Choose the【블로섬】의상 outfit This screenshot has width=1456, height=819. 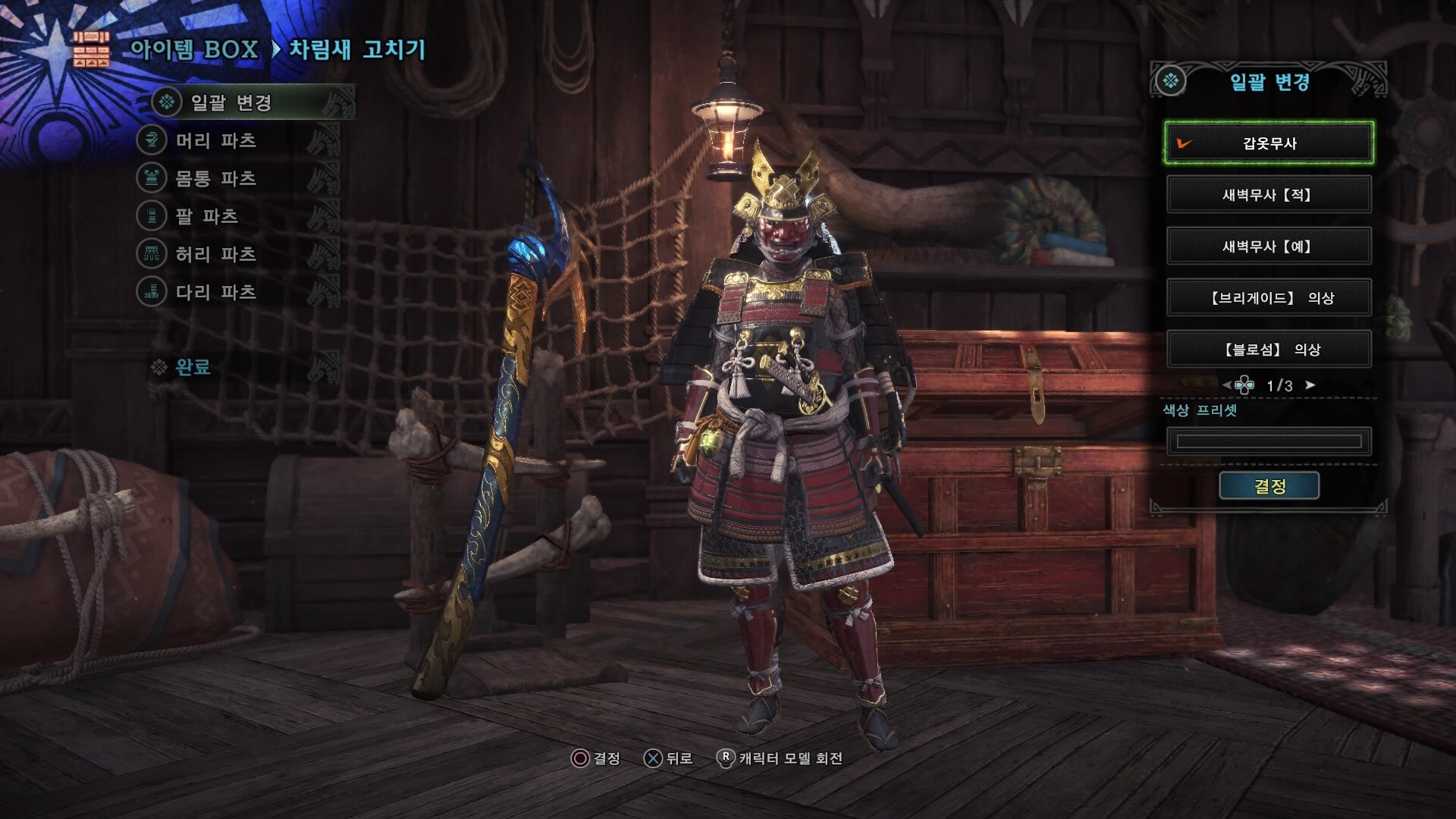click(1269, 349)
